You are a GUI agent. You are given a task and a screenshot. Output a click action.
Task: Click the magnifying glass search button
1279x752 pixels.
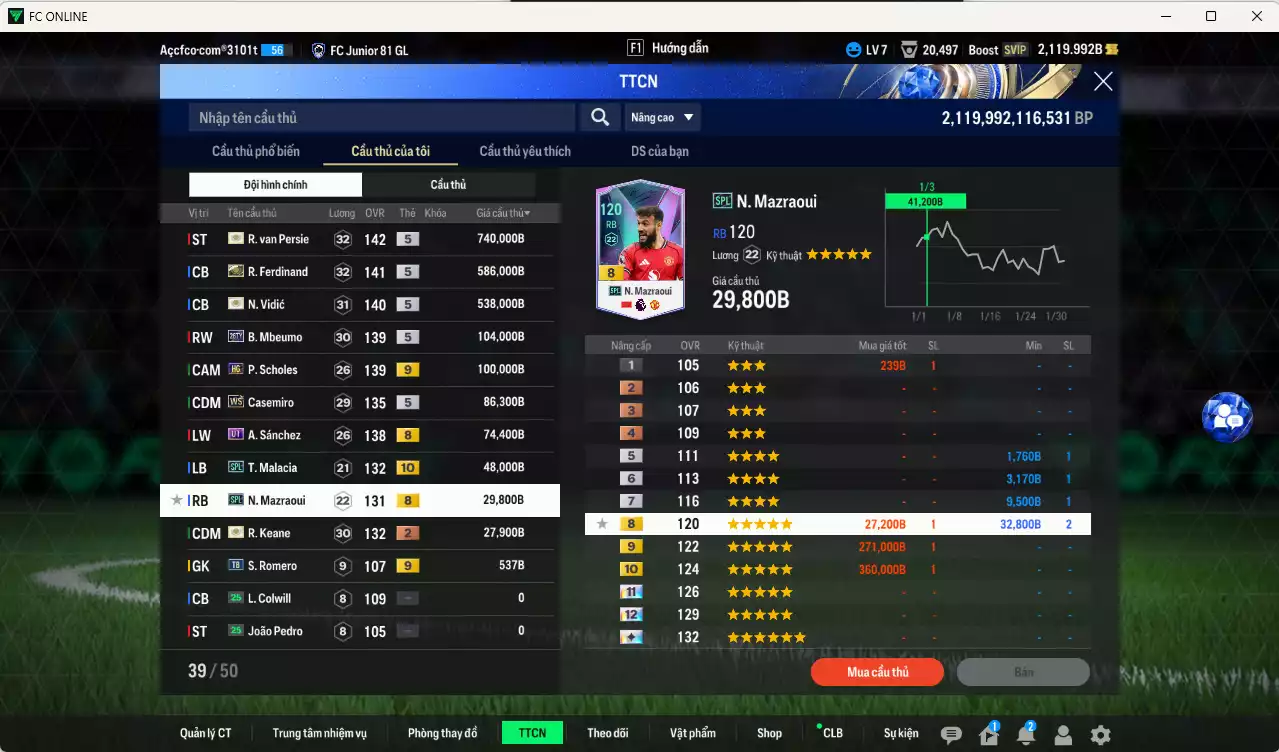pyautogui.click(x=599, y=118)
